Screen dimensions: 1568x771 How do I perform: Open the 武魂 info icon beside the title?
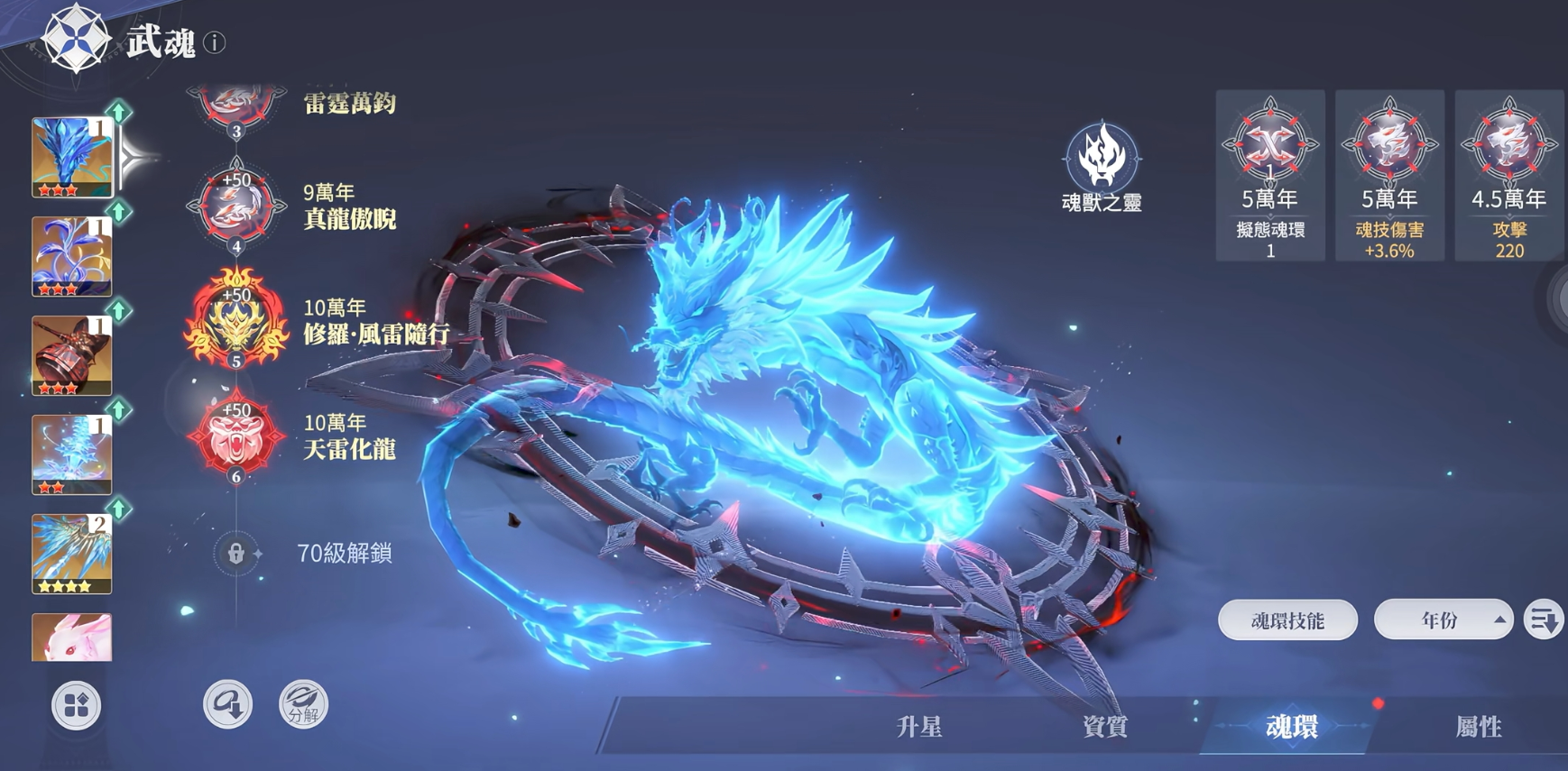click(214, 41)
